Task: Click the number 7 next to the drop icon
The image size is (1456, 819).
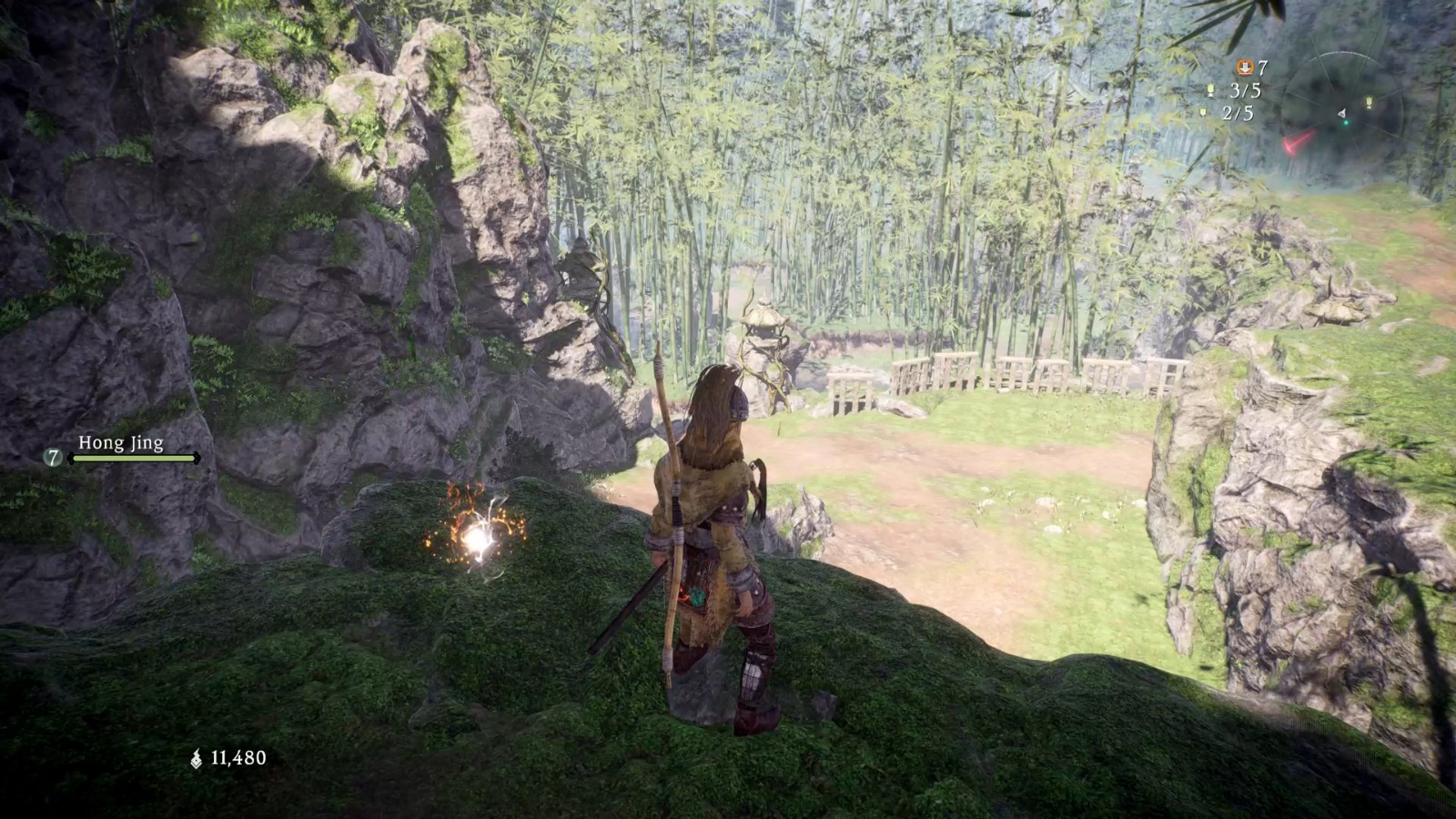Action: 1263,66
